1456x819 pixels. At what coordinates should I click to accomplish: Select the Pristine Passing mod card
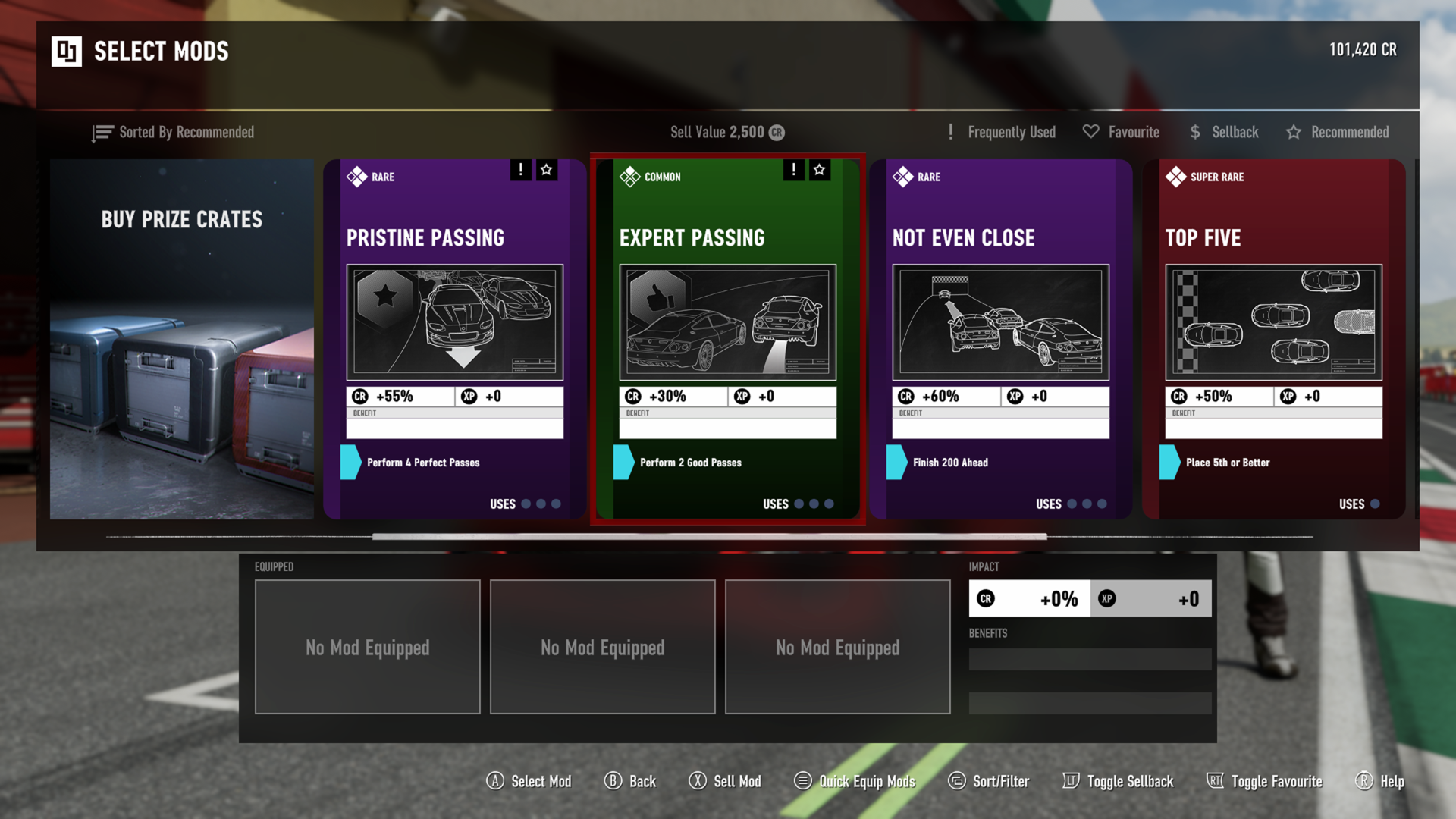tap(454, 339)
